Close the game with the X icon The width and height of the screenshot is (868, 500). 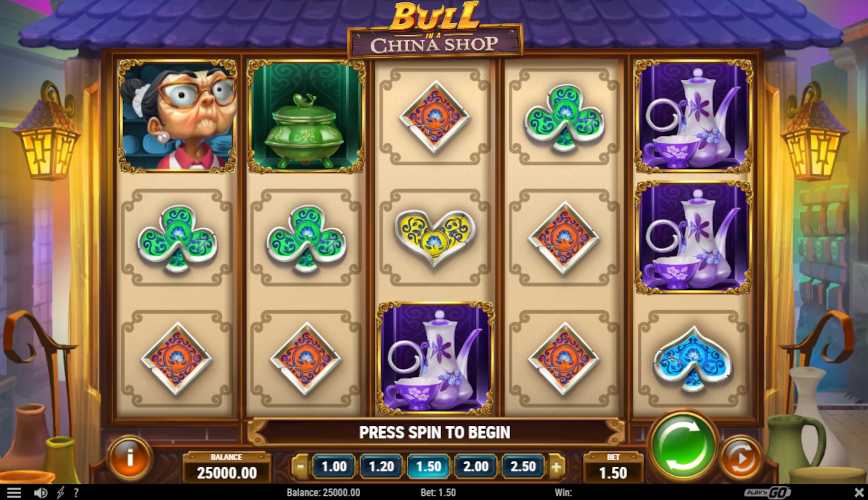(x=857, y=493)
